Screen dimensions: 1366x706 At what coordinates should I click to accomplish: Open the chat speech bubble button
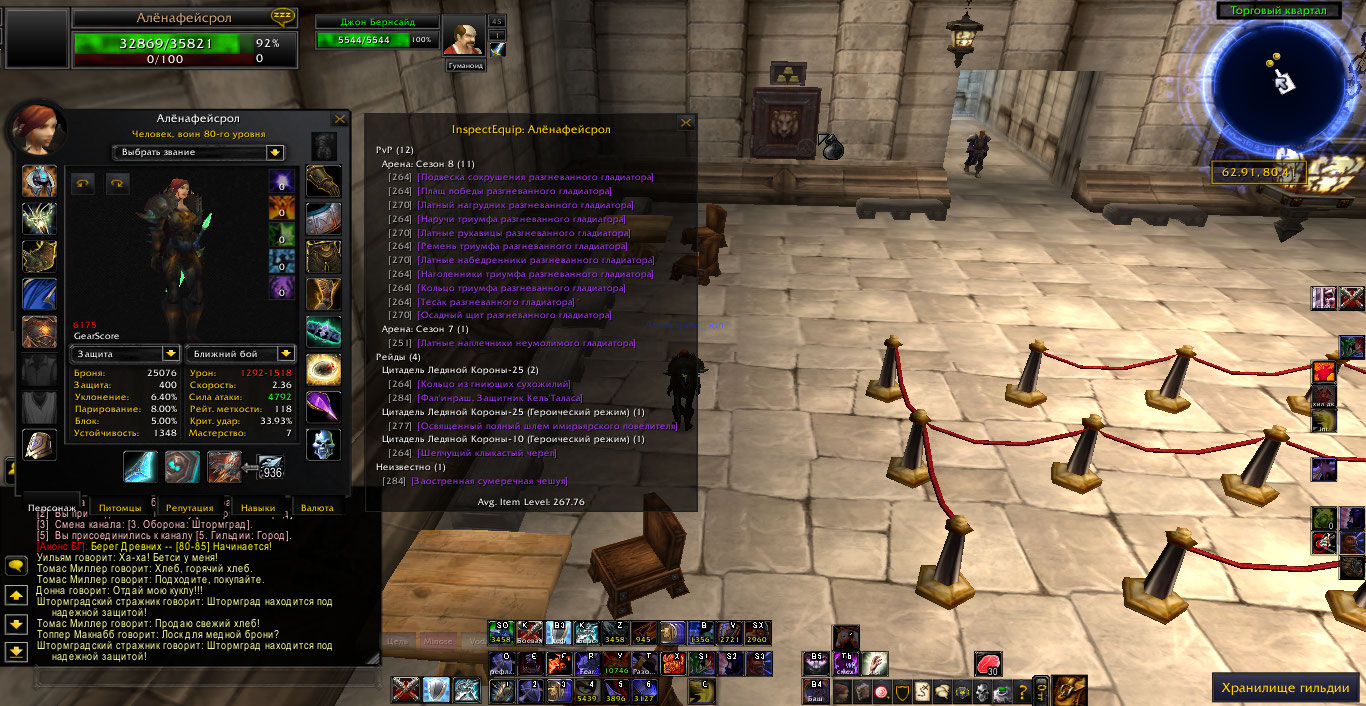coord(16,566)
